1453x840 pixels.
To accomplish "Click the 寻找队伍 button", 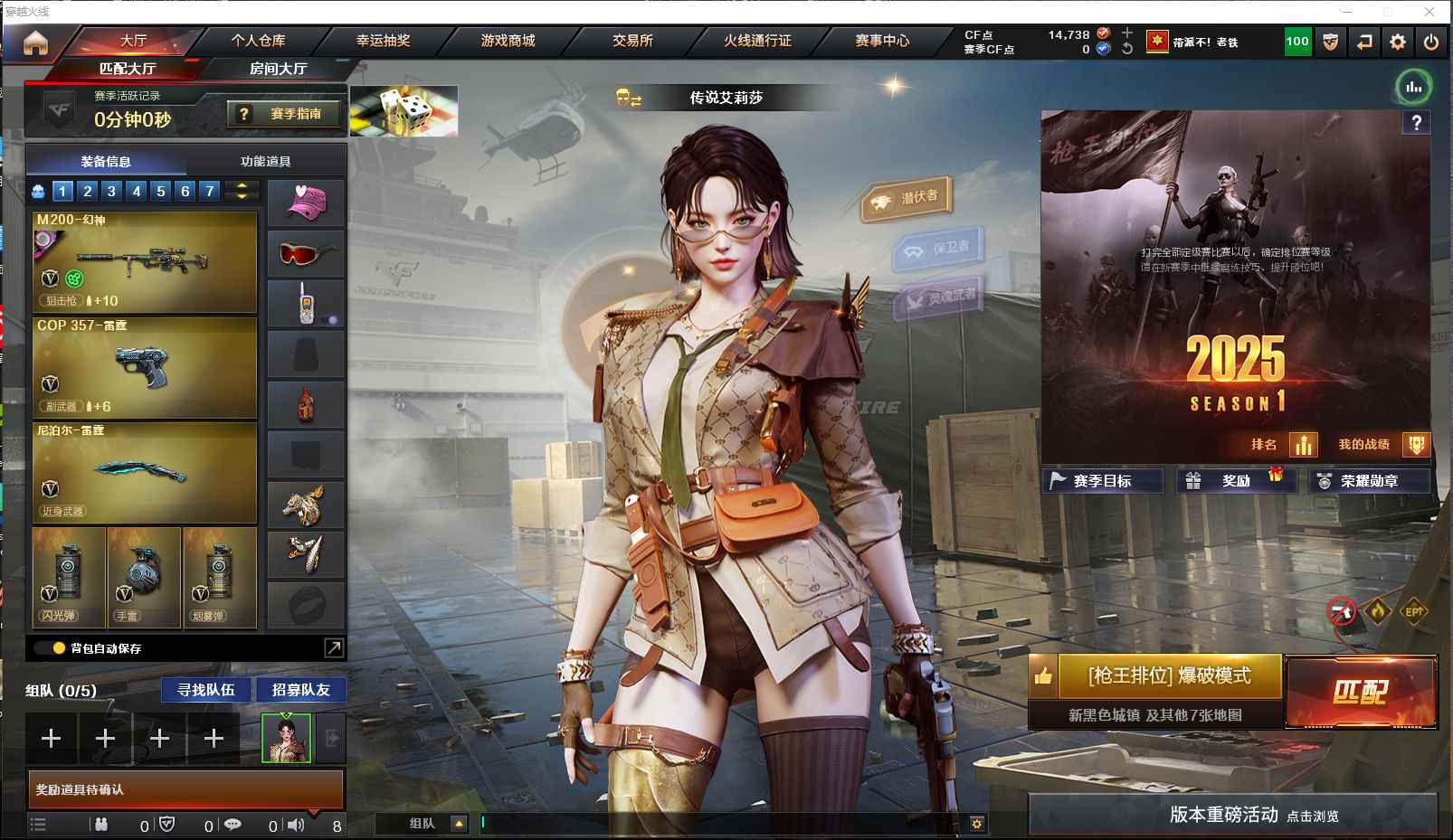I will click(206, 690).
